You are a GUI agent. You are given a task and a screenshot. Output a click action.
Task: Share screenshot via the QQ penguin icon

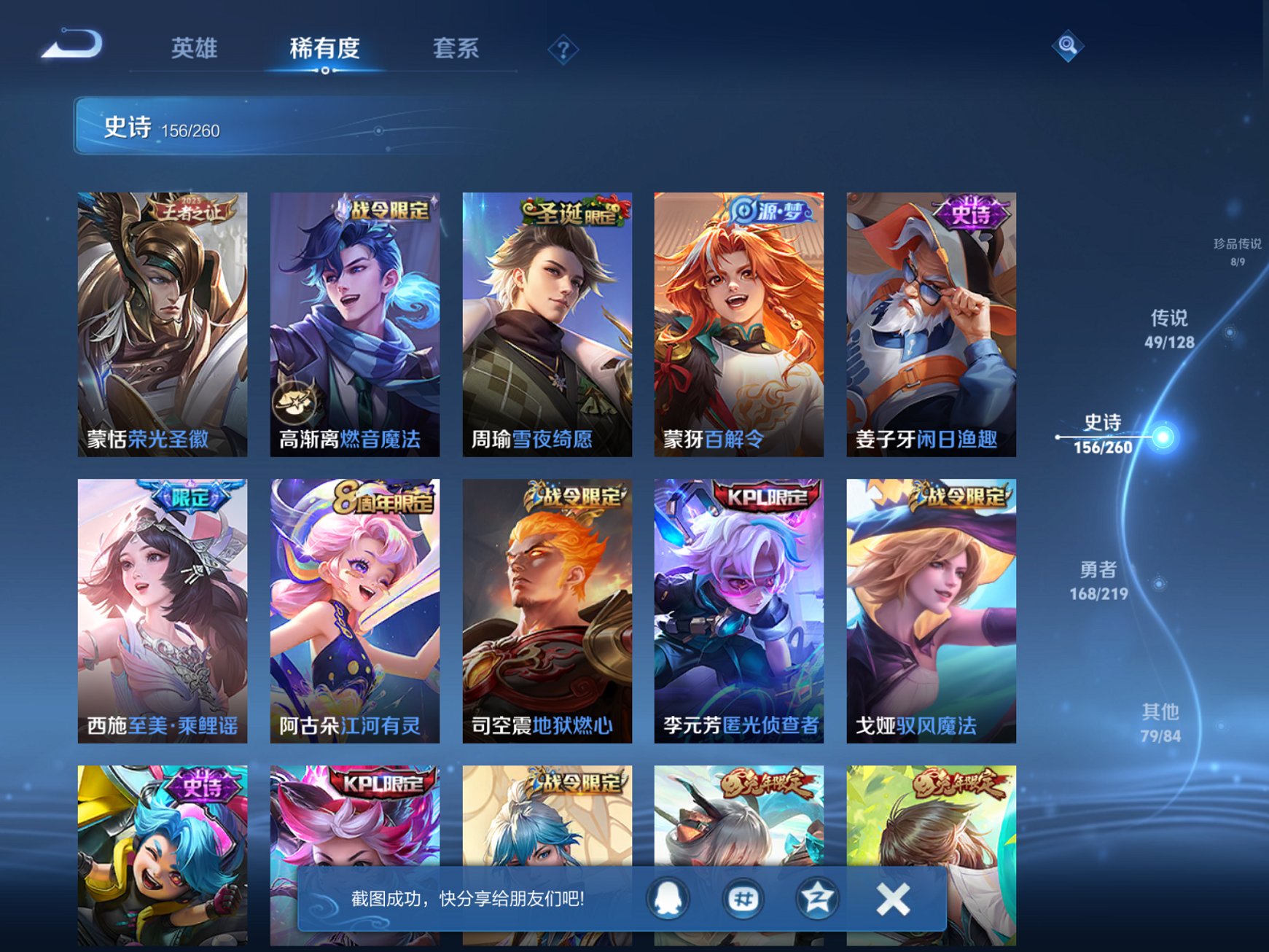(x=667, y=899)
